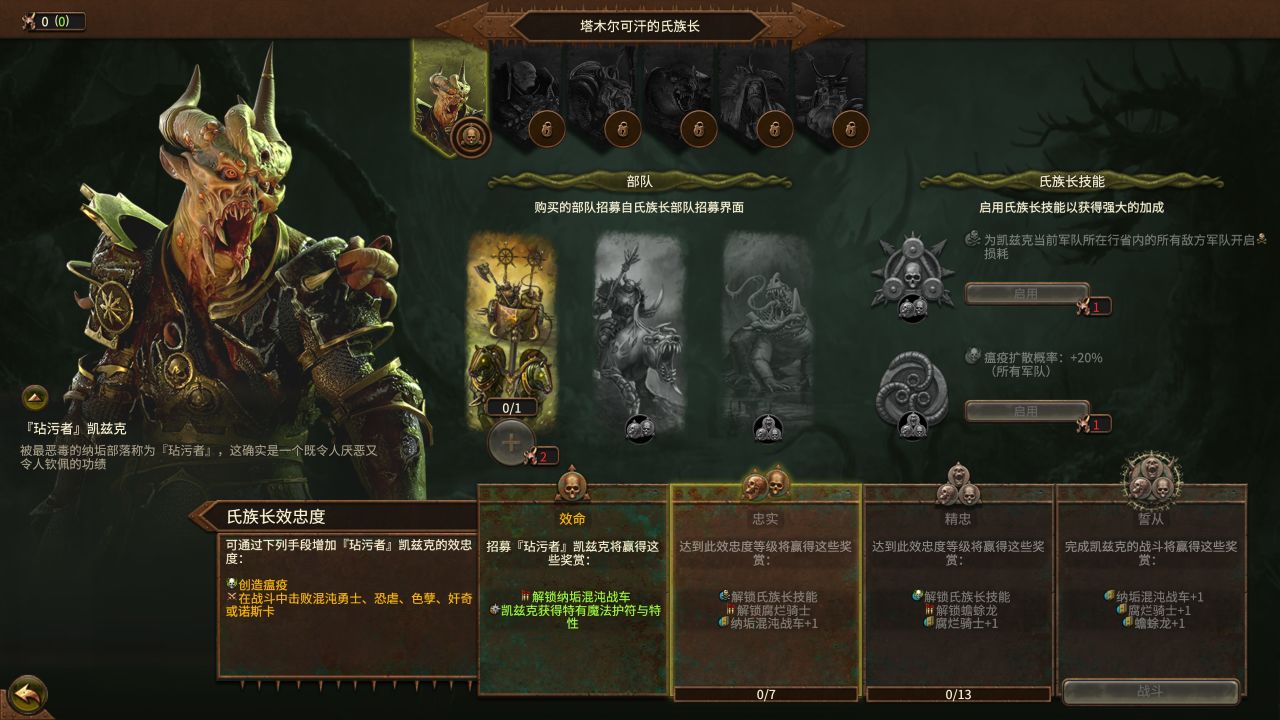The height and width of the screenshot is (720, 1280).
Task: Enable plague spread via the second 启用 button
Action: click(x=1026, y=410)
